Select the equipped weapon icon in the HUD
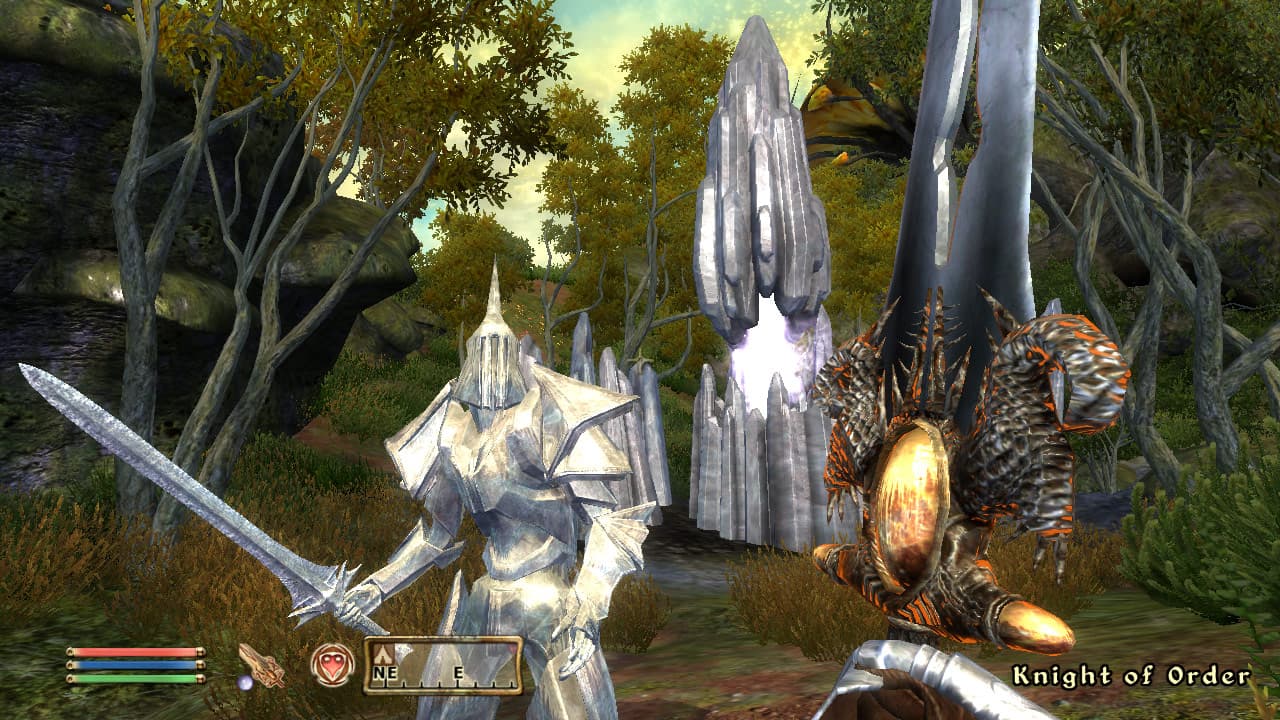Image resolution: width=1280 pixels, height=720 pixels. click(264, 666)
